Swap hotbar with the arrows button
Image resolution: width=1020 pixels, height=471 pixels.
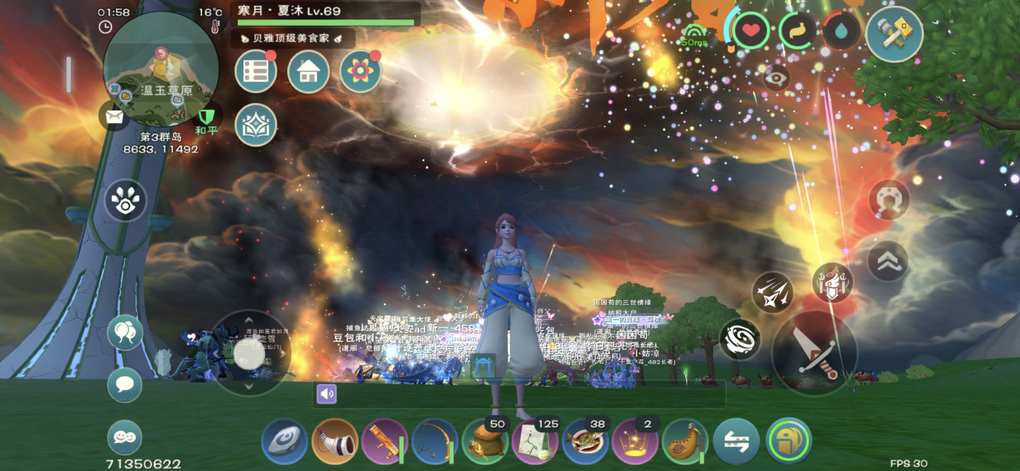[x=736, y=441]
